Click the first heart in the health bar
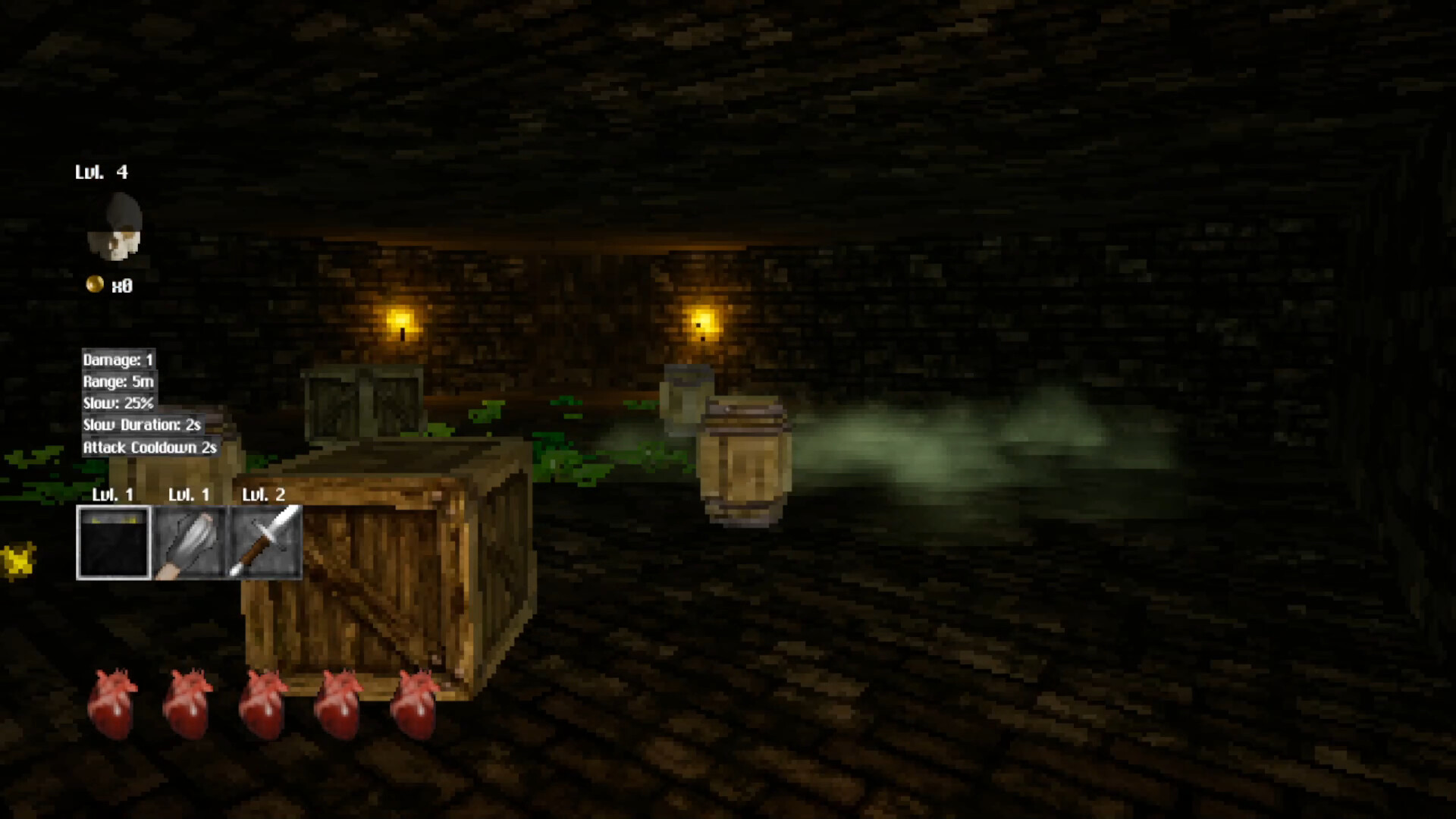This screenshot has height=819, width=1456. point(114,701)
